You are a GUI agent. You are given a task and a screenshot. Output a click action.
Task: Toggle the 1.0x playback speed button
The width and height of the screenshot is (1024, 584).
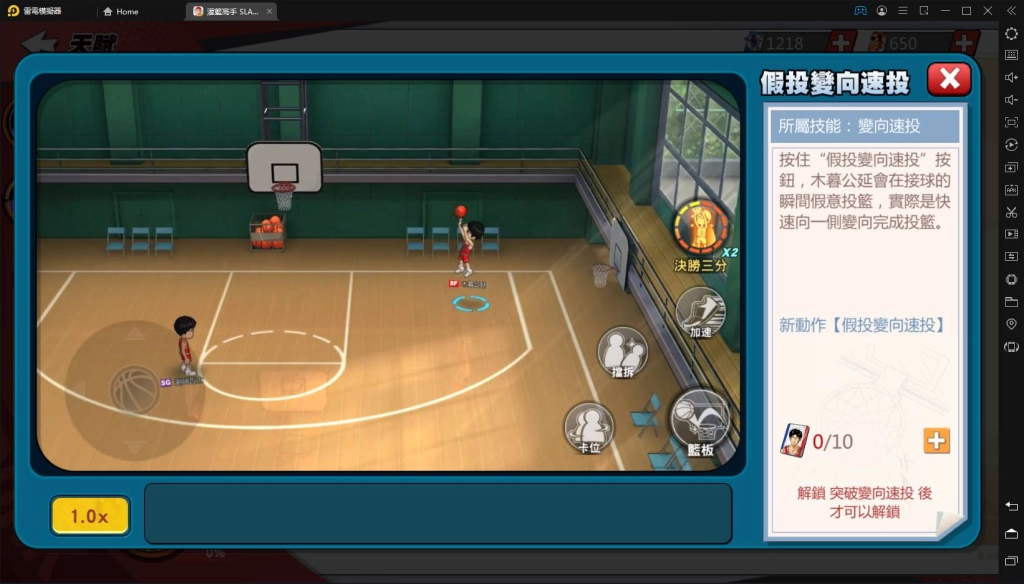(x=90, y=516)
